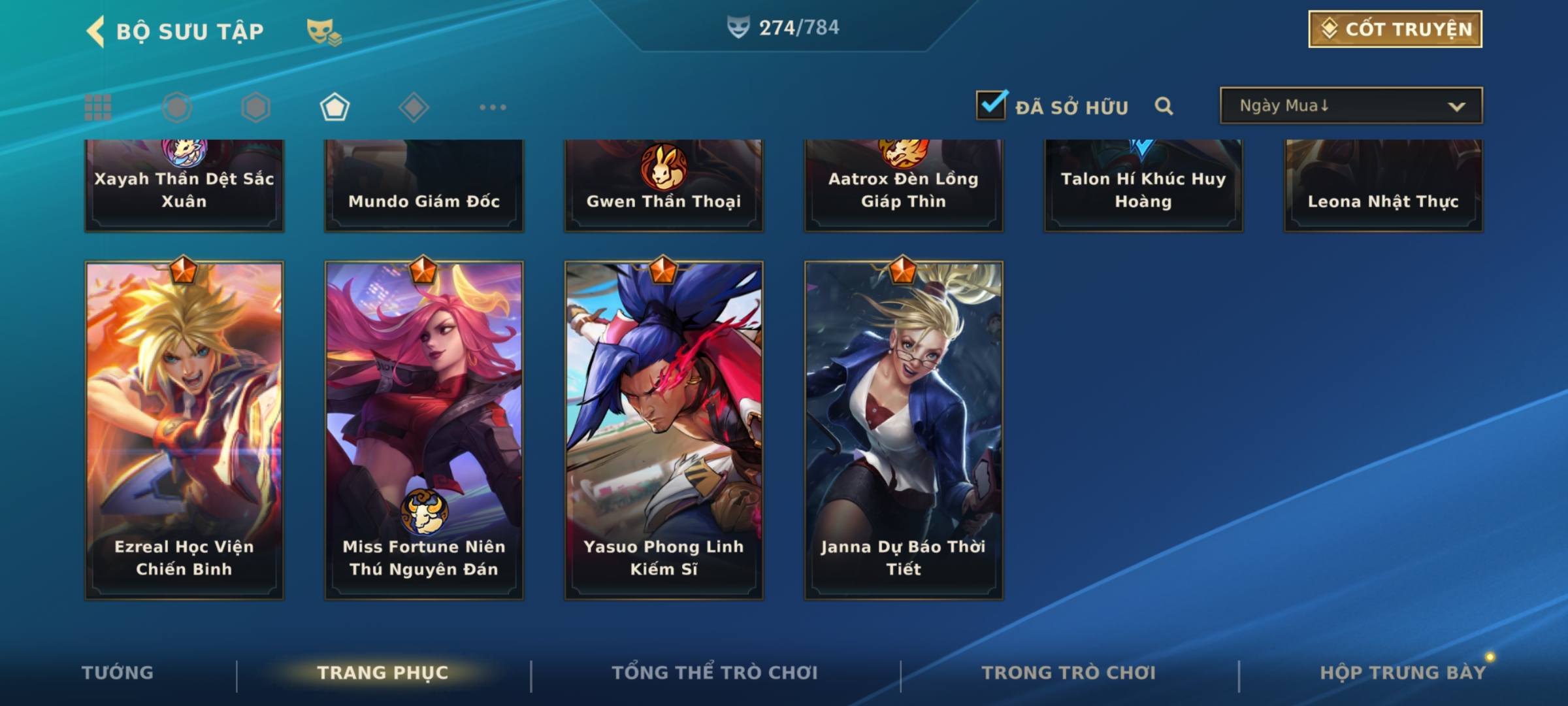The width and height of the screenshot is (1568, 706).
Task: Open more filters via three dots
Action: [x=493, y=107]
